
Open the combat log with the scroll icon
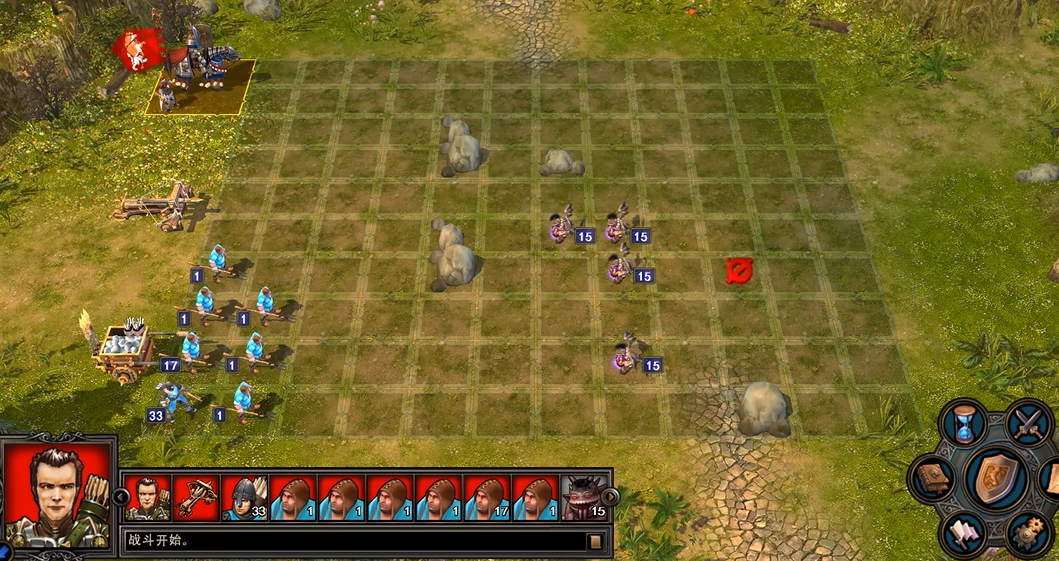click(x=595, y=542)
